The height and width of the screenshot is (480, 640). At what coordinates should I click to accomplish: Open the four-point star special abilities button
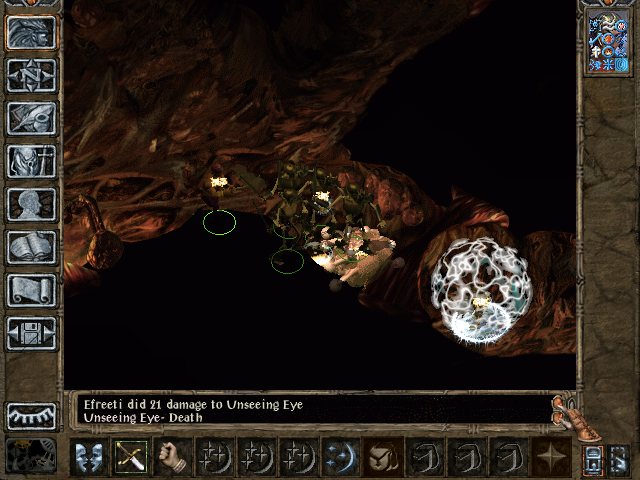[x=551, y=456]
